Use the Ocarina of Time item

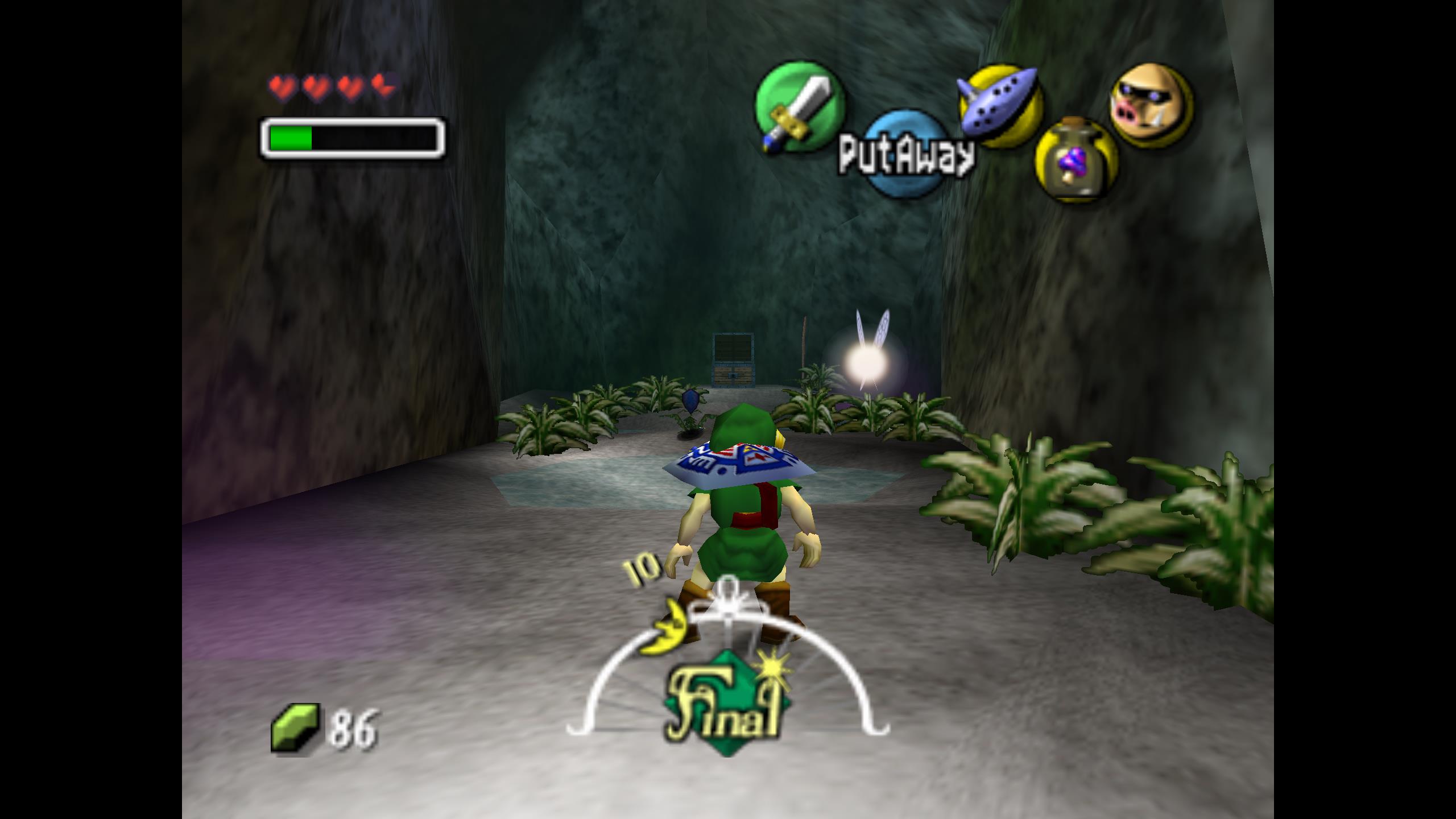[1000, 105]
